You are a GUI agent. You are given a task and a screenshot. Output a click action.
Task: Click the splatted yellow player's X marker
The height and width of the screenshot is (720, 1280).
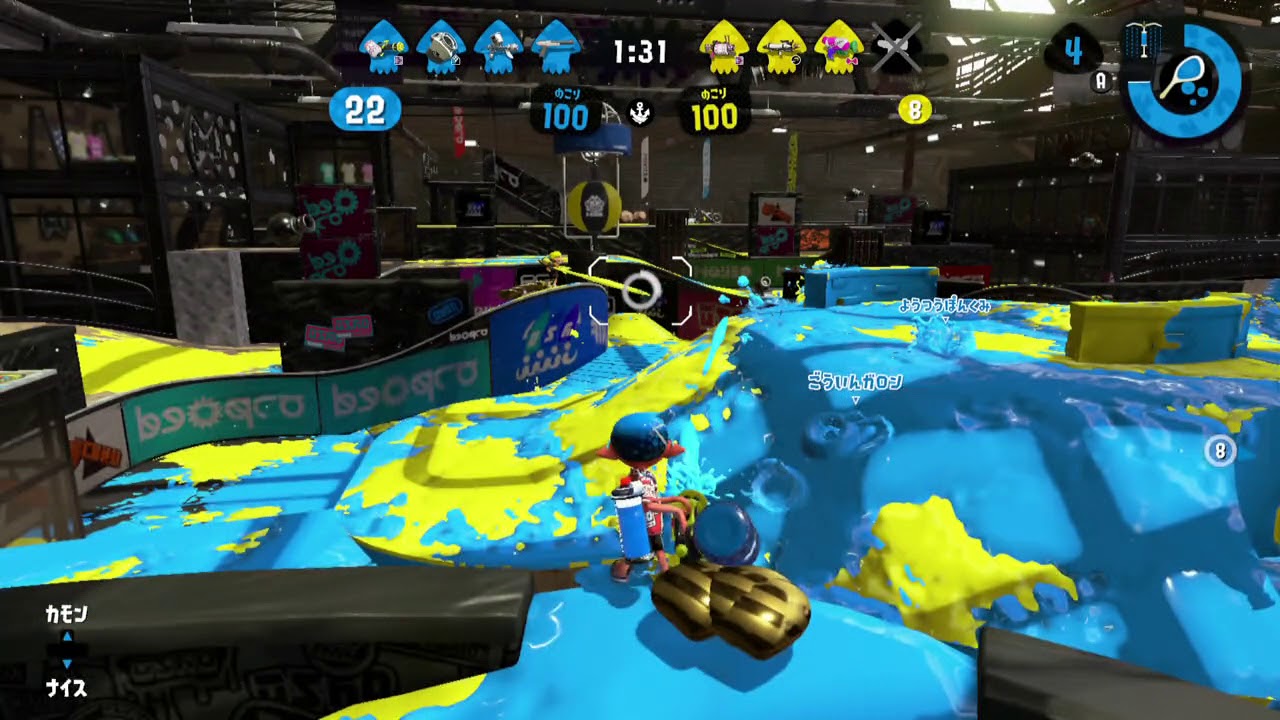[x=895, y=45]
